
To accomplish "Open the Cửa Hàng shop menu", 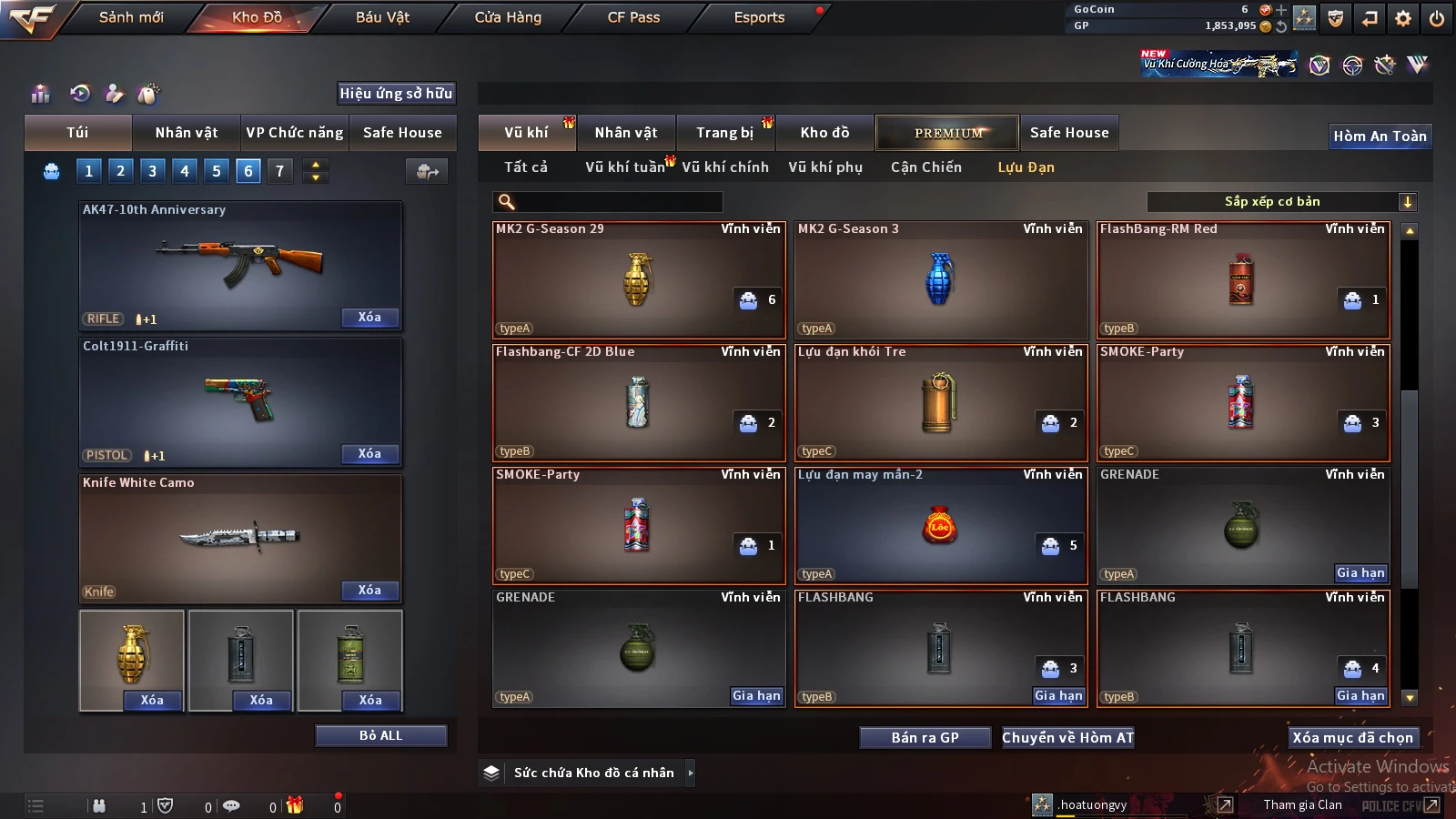I will pyautogui.click(x=508, y=17).
